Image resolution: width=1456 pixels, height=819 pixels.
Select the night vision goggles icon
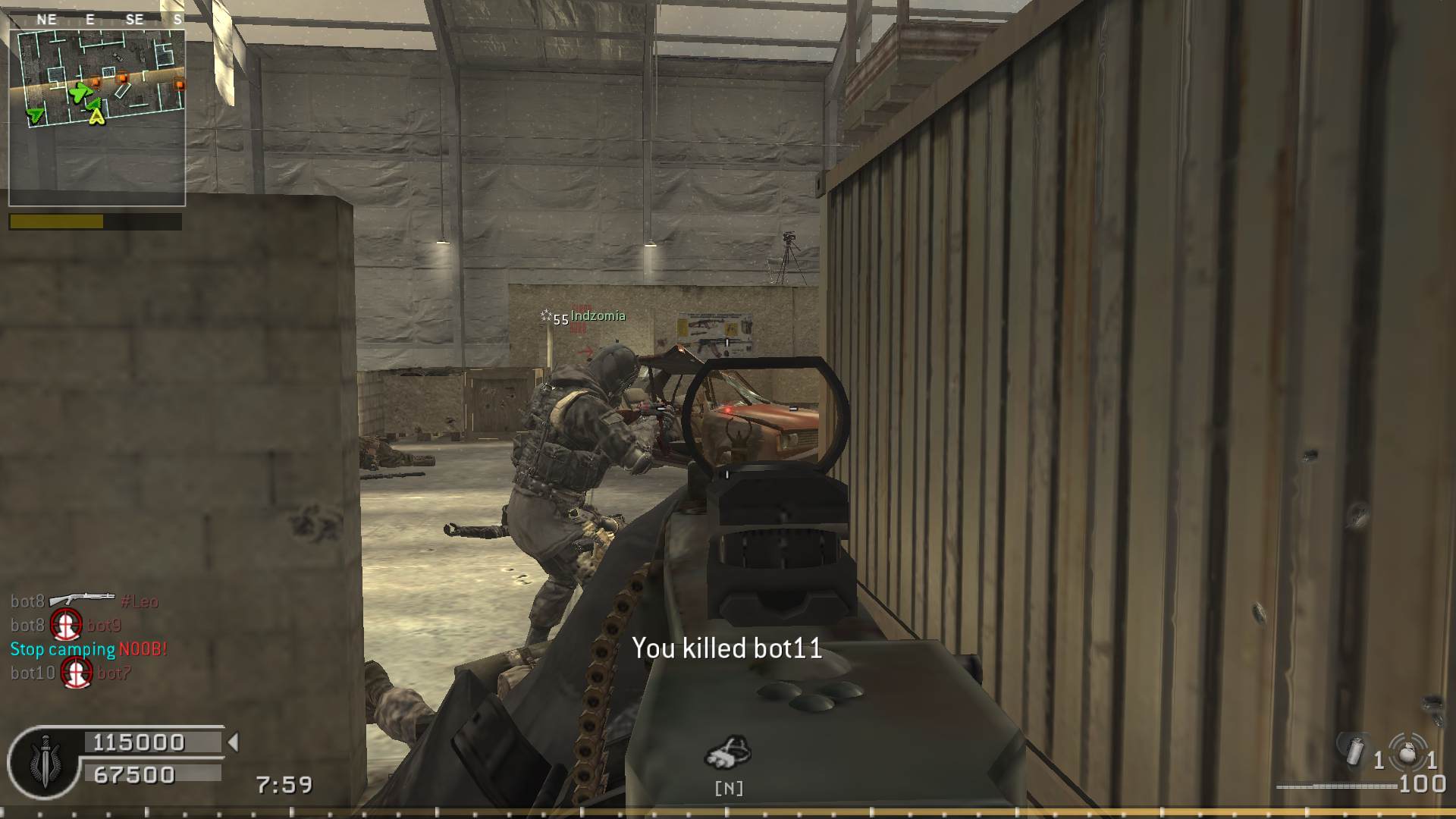click(728, 752)
